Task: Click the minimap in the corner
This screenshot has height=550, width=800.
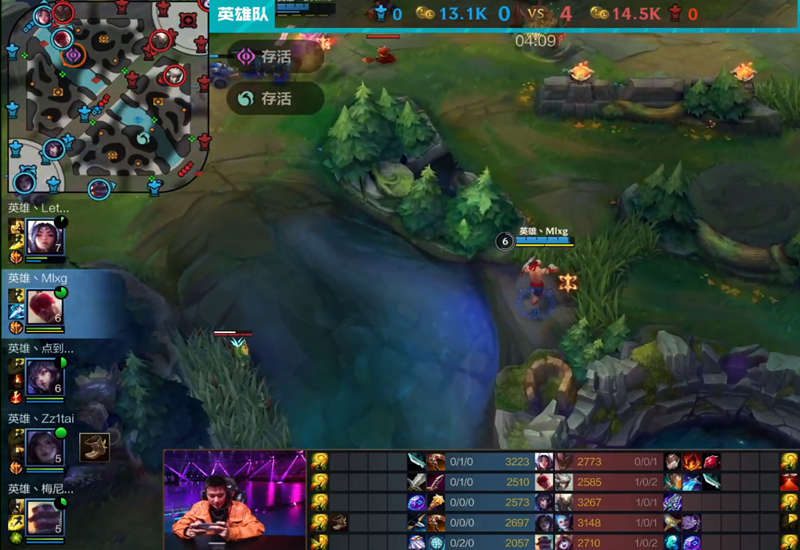Action: coord(104,97)
